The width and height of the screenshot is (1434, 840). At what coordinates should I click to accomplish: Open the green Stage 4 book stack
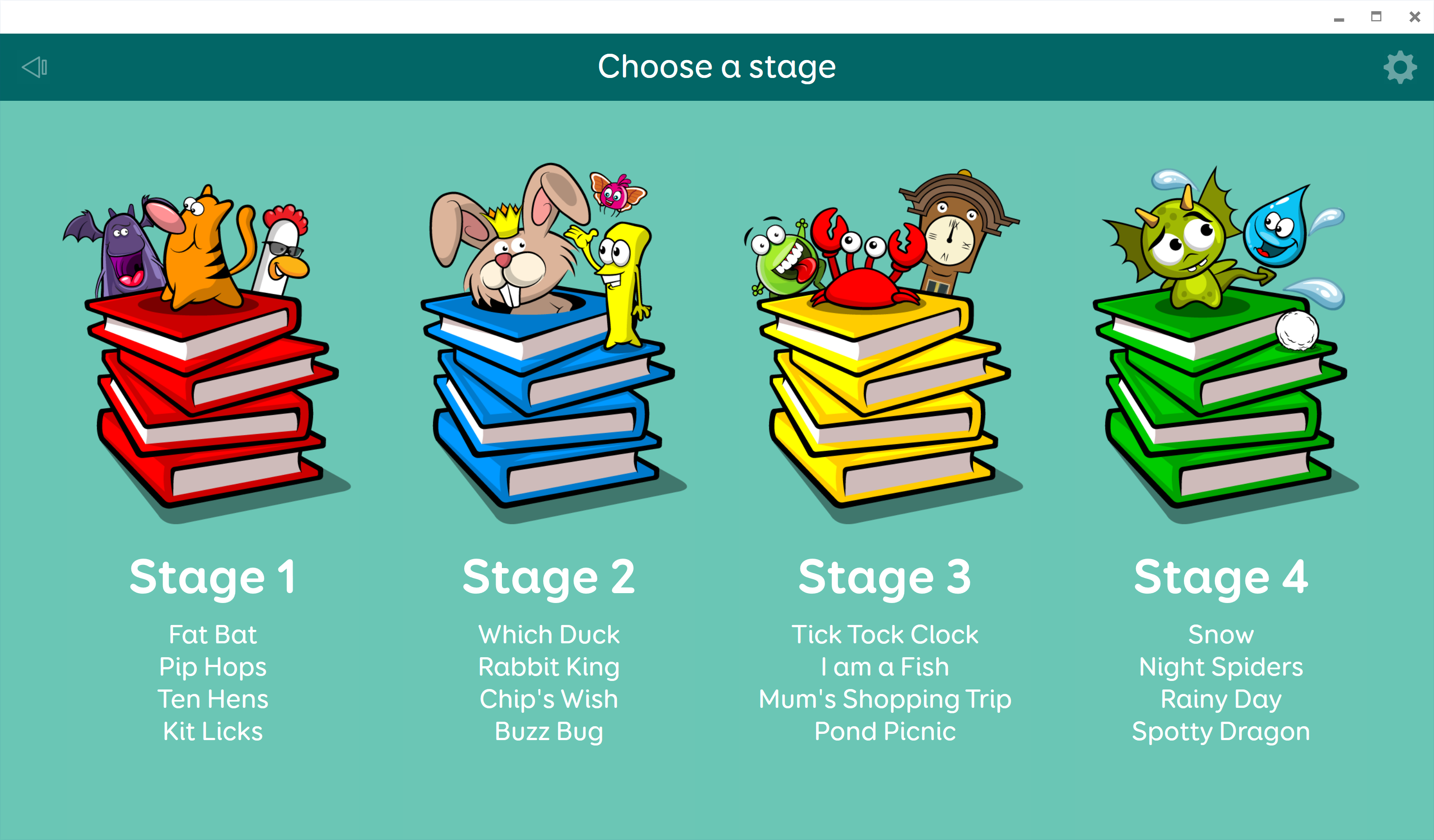[1220, 398]
